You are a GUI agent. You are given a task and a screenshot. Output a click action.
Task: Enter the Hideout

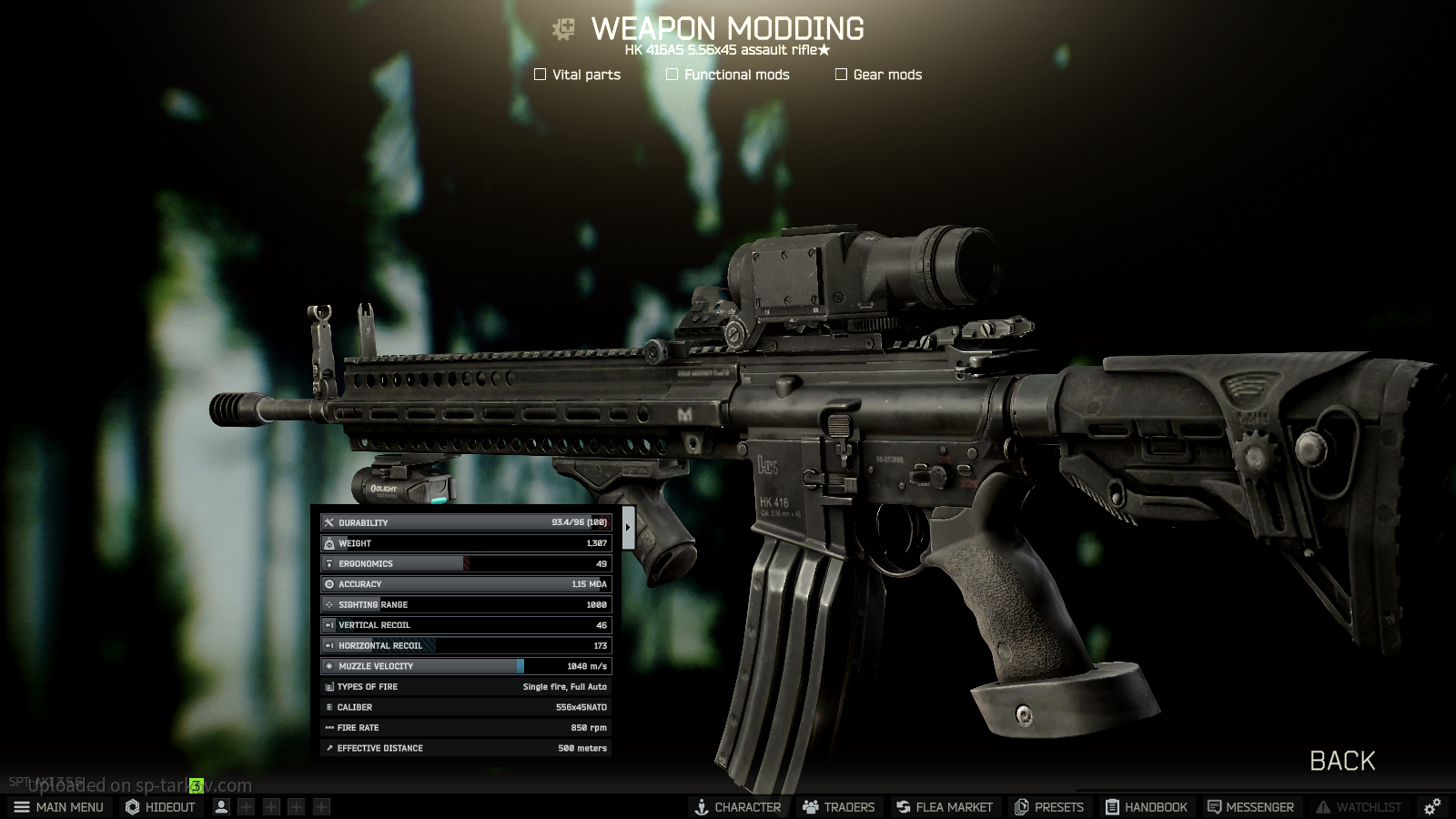(161, 807)
